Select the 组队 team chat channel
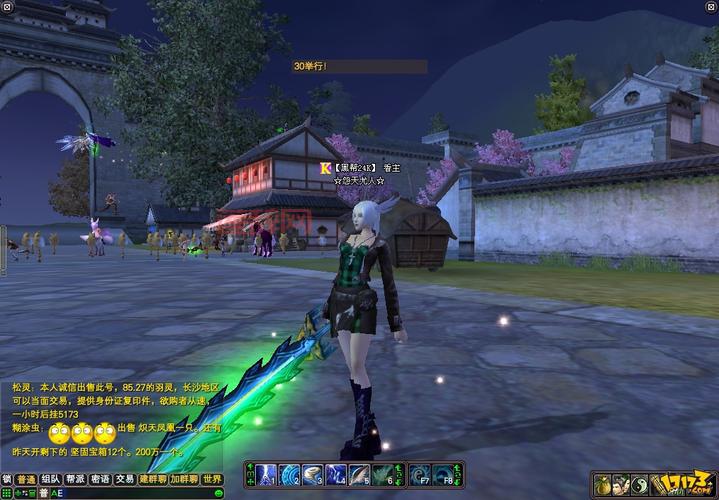719x500 pixels. tap(51, 479)
